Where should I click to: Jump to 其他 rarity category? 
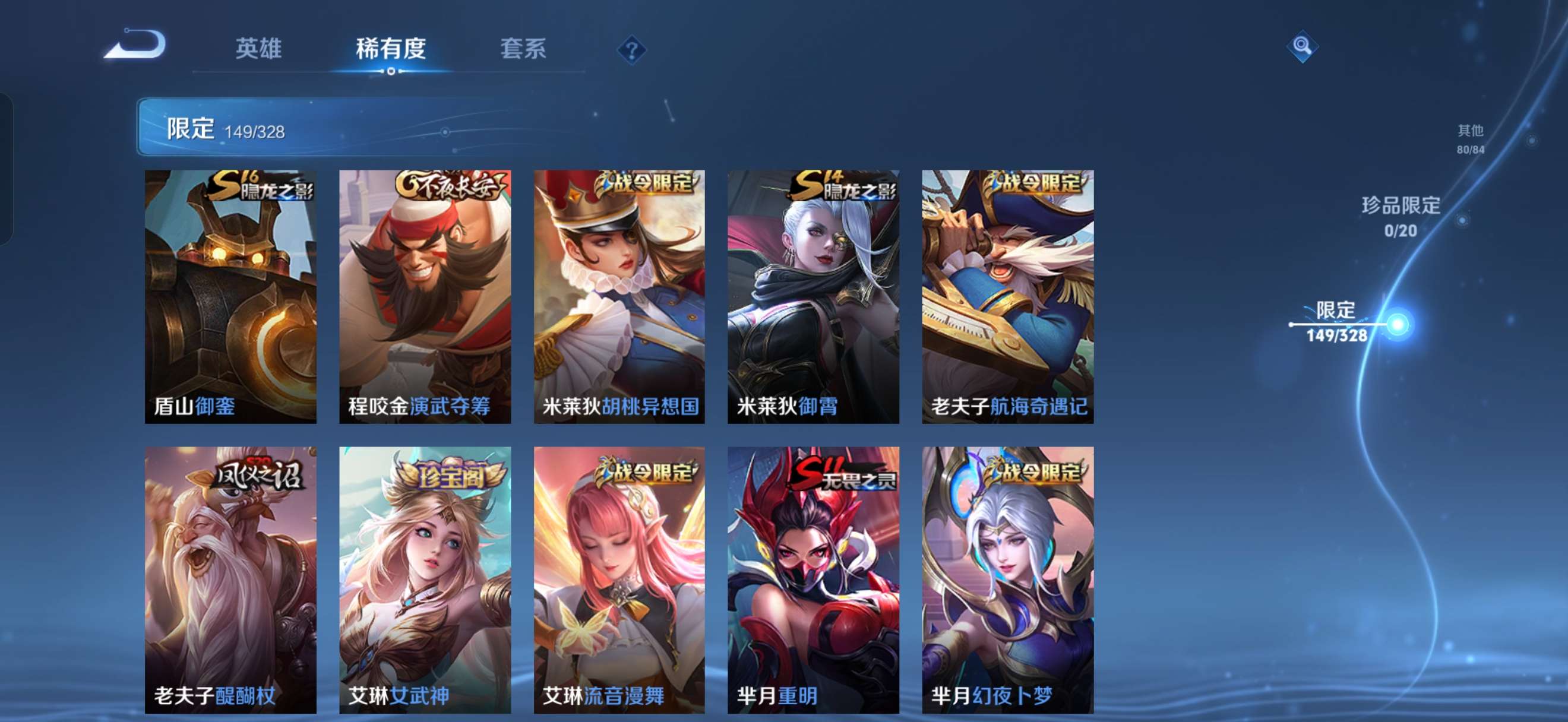(1470, 138)
